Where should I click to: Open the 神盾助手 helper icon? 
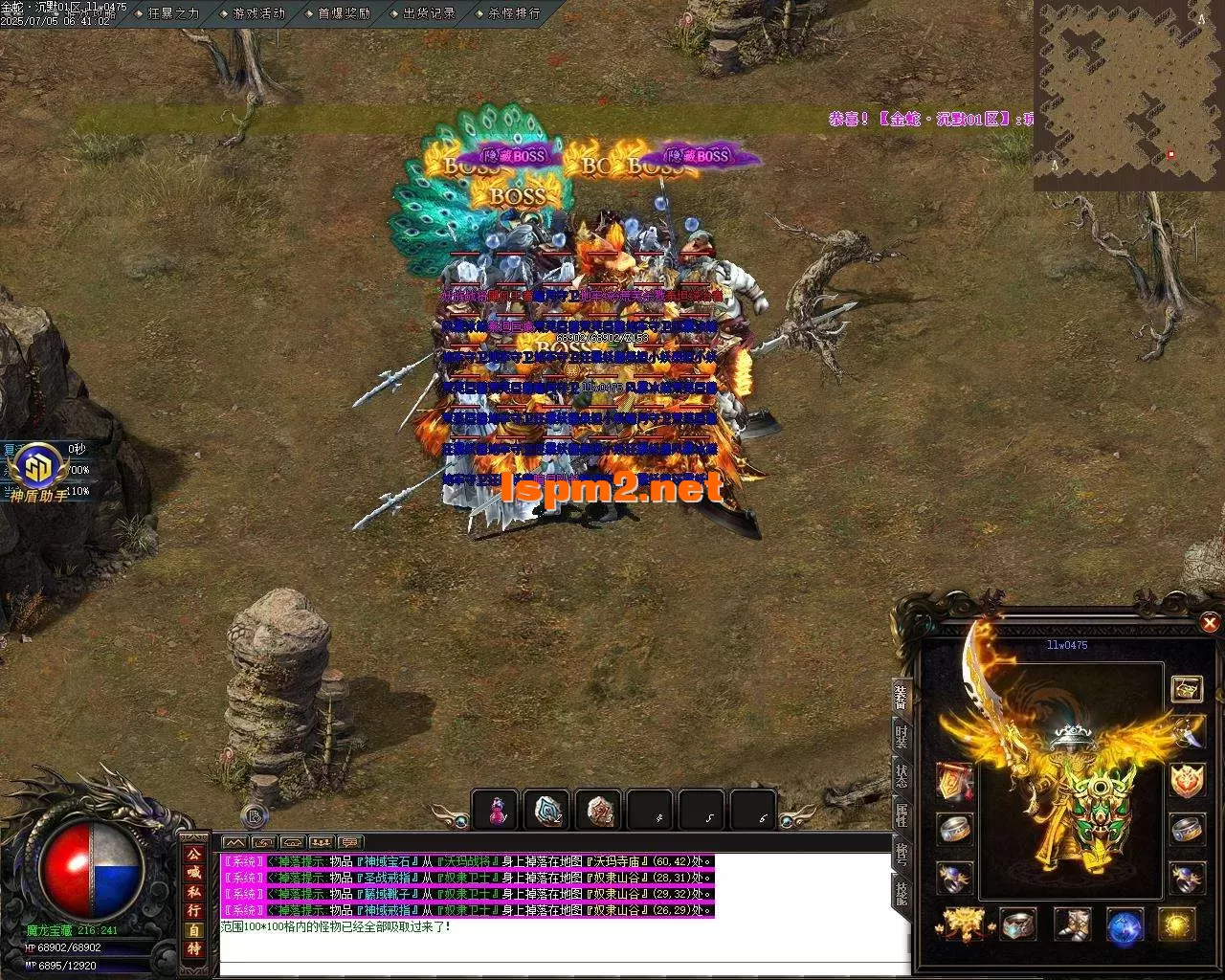pos(39,470)
